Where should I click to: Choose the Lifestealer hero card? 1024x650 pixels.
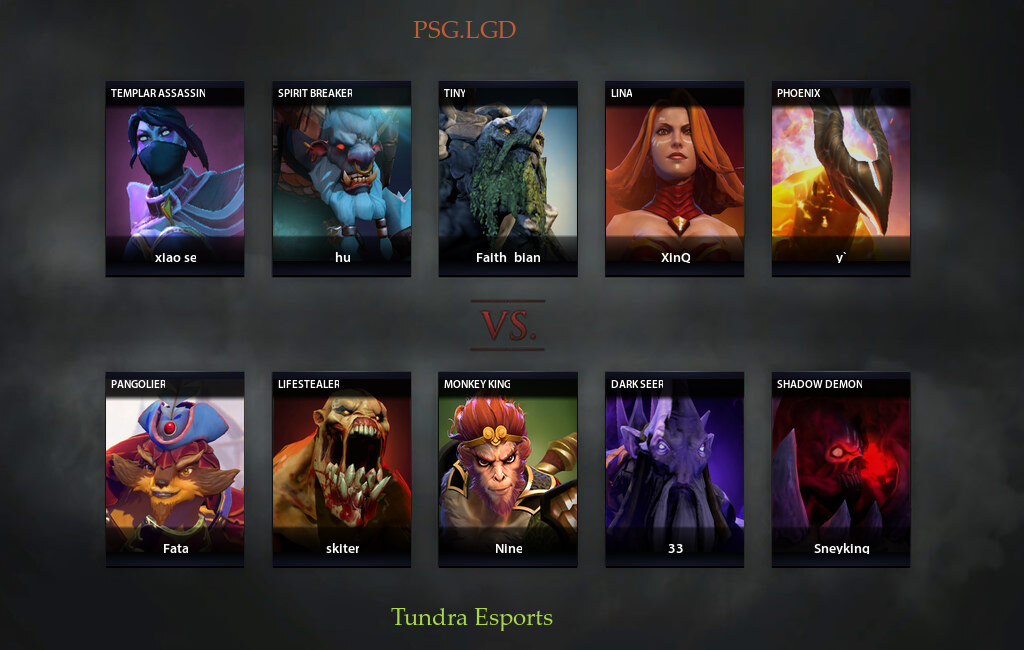pyautogui.click(x=342, y=469)
